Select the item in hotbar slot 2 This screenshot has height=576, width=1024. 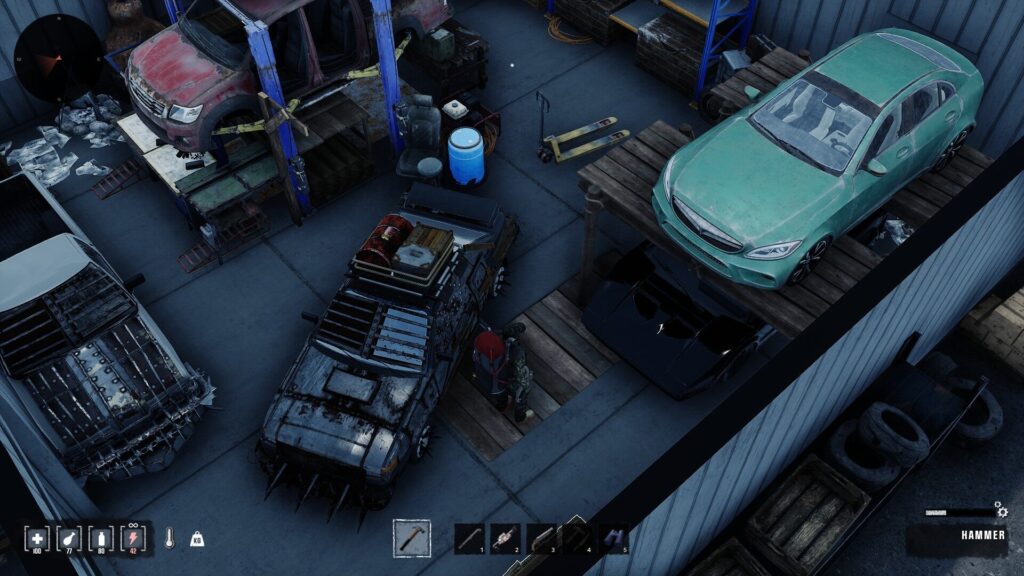pyautogui.click(x=505, y=538)
